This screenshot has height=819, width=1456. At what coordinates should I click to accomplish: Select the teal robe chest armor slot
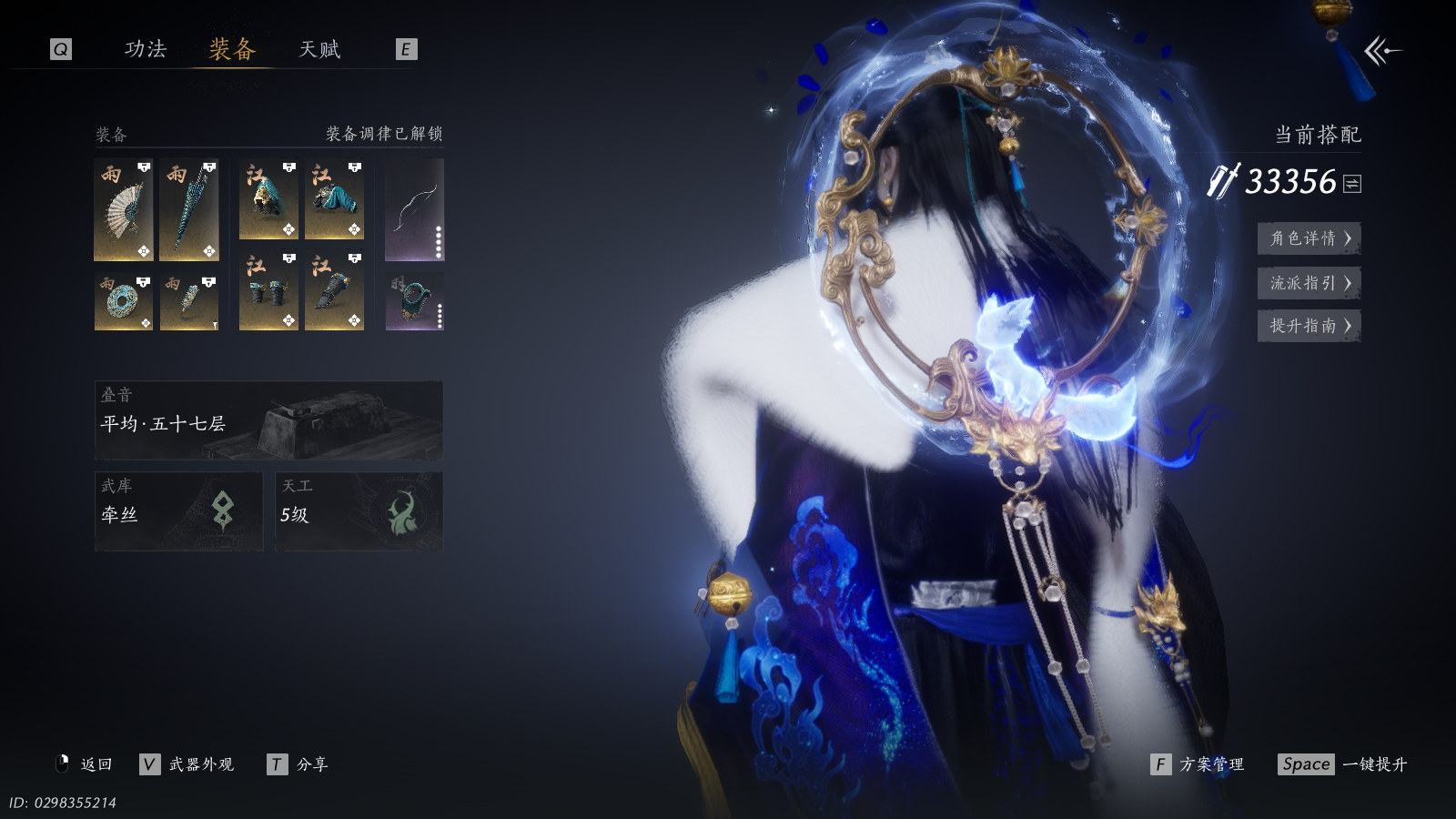point(334,200)
